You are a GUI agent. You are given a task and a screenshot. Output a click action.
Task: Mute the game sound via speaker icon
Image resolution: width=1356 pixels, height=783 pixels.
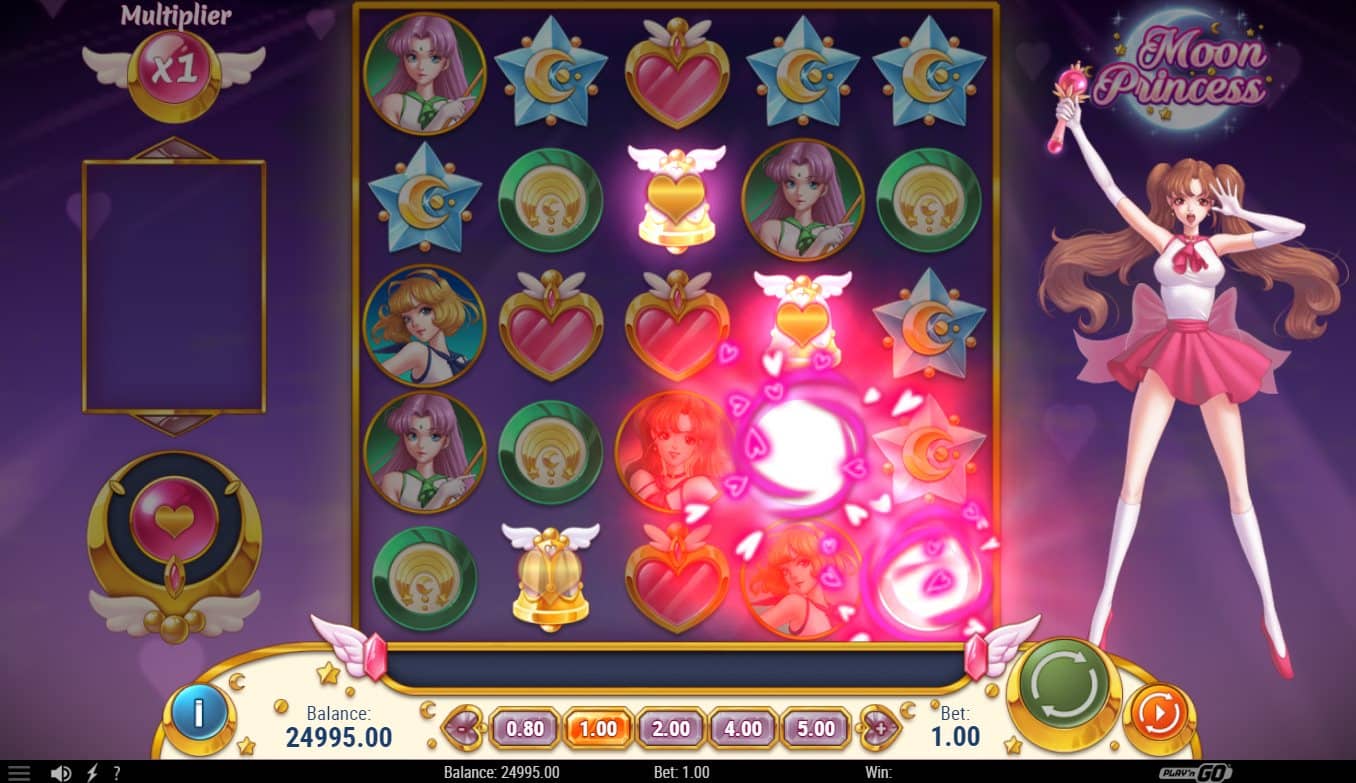[x=60, y=770]
